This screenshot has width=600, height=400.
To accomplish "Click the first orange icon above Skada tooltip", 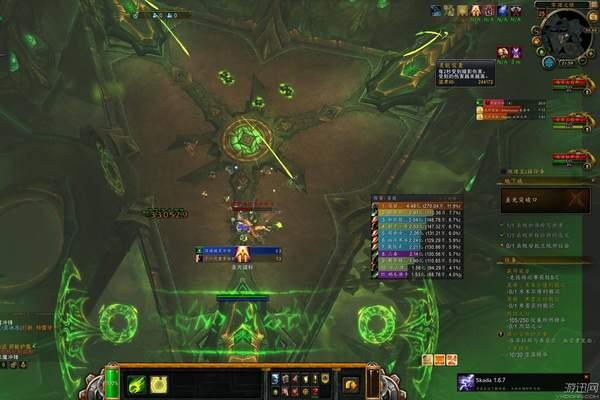I will (426, 359).
